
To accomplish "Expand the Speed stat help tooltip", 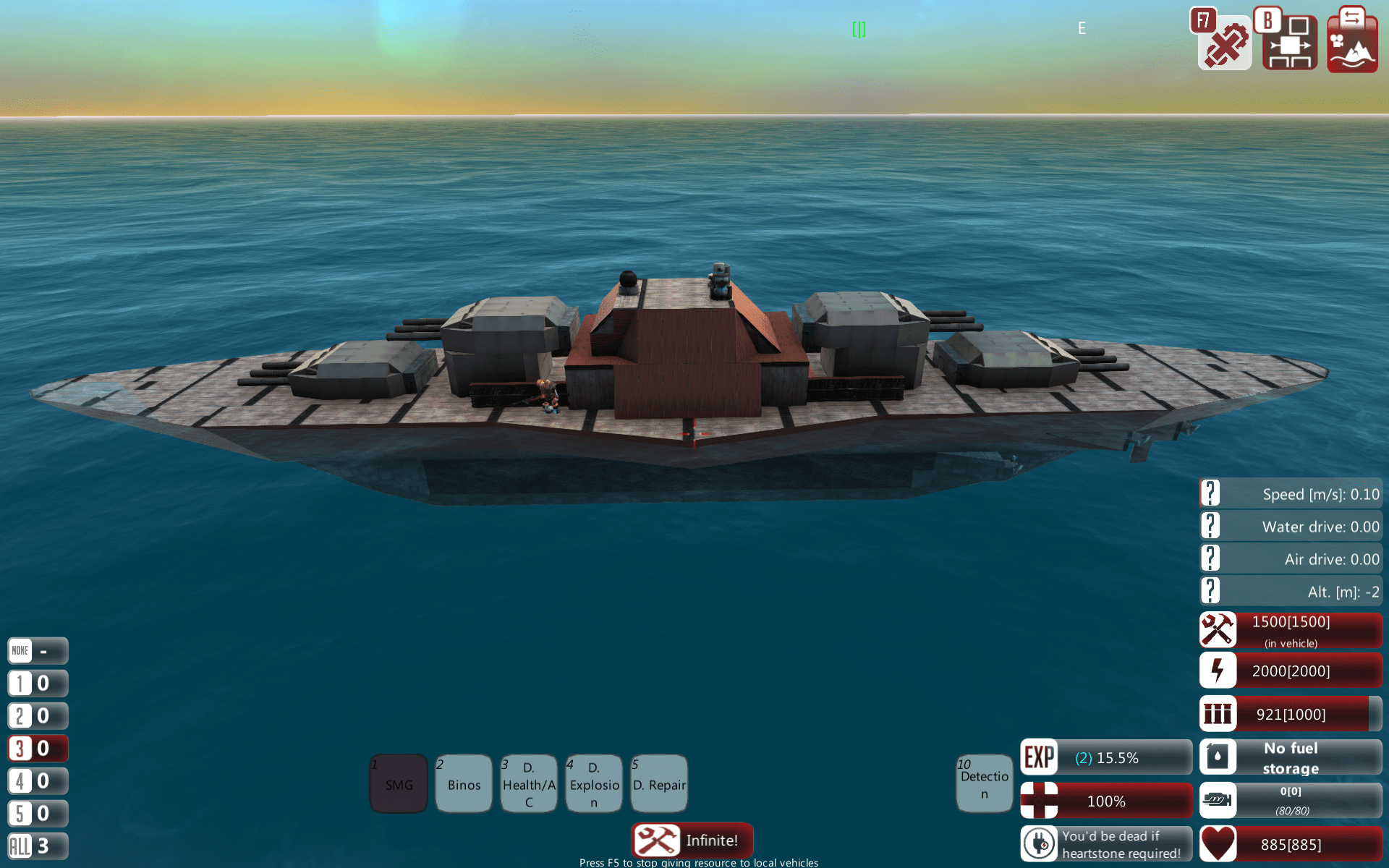I will click(x=1211, y=493).
